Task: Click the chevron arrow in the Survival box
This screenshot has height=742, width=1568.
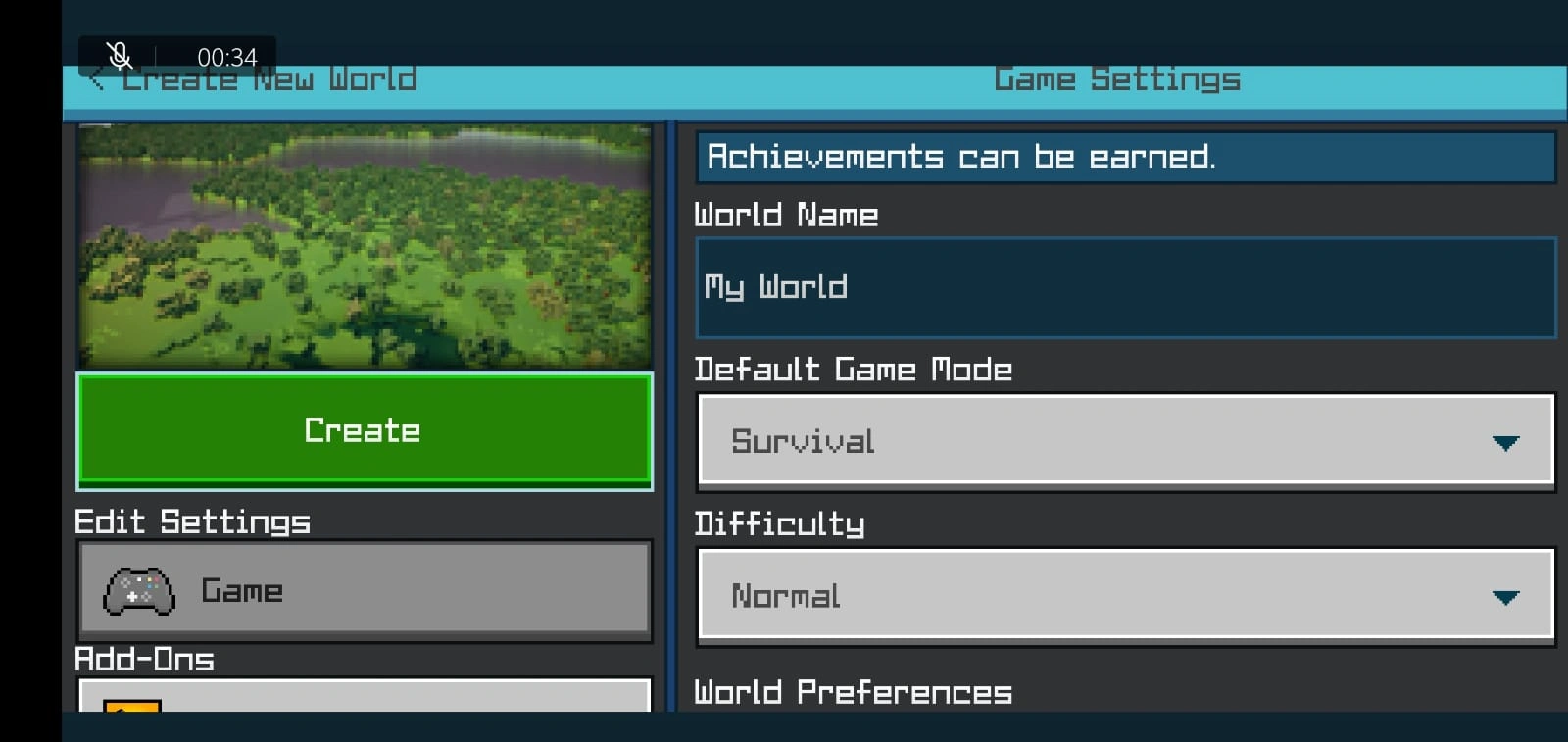Action: coord(1507,441)
